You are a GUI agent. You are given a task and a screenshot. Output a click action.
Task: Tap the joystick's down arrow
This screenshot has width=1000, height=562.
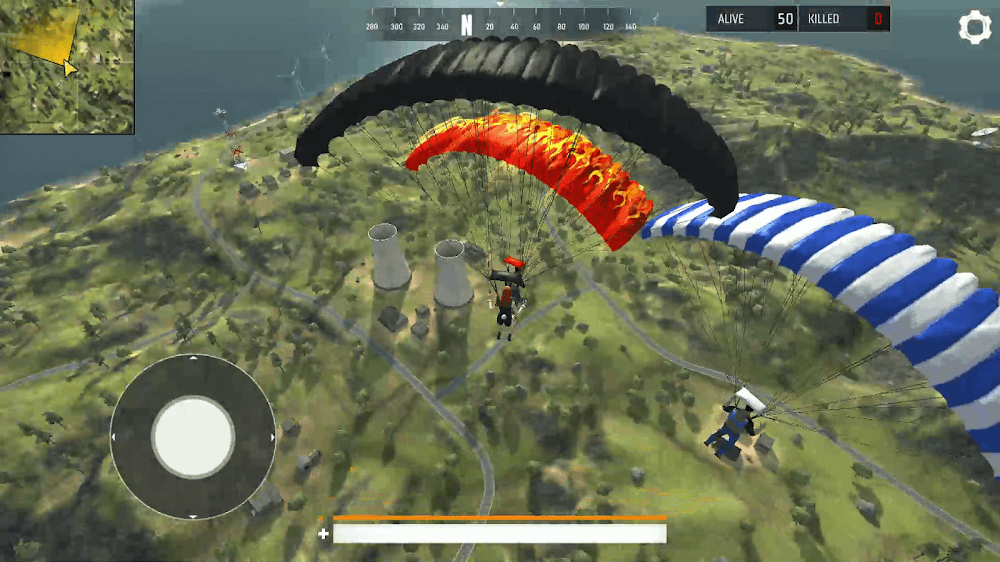pos(193,515)
